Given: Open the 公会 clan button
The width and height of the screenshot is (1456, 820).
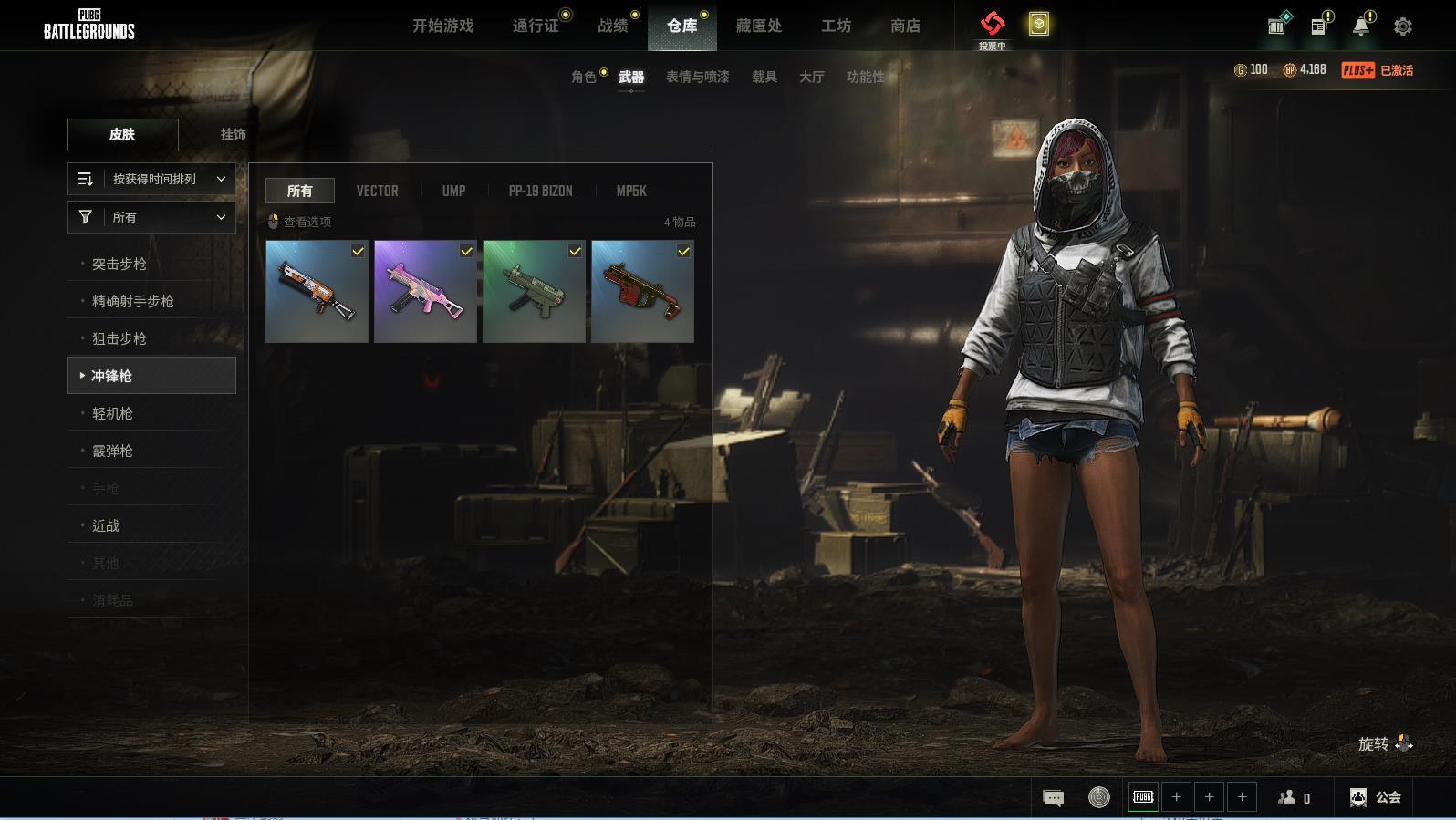Looking at the screenshot, I should 1376,798.
